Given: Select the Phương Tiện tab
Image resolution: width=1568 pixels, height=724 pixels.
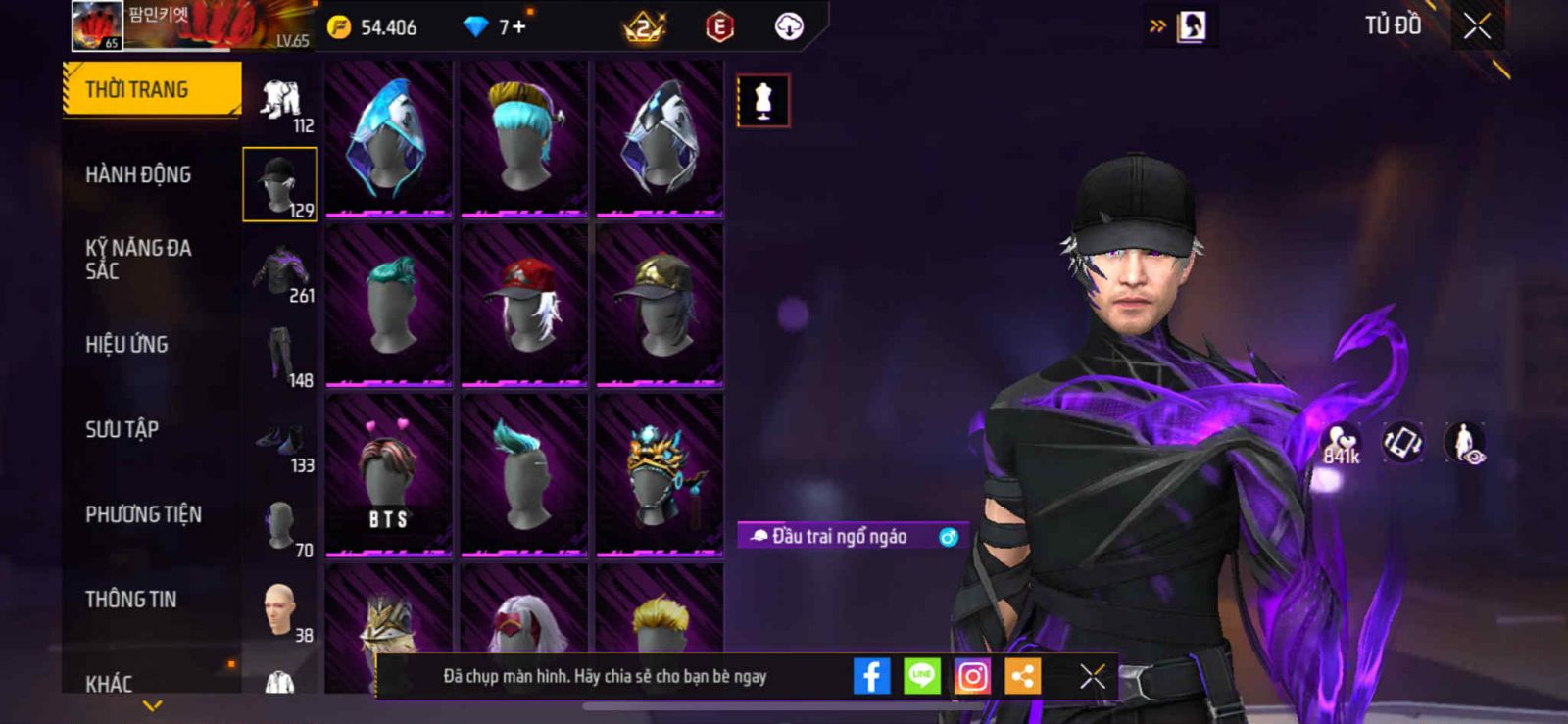Looking at the screenshot, I should coord(143,514).
